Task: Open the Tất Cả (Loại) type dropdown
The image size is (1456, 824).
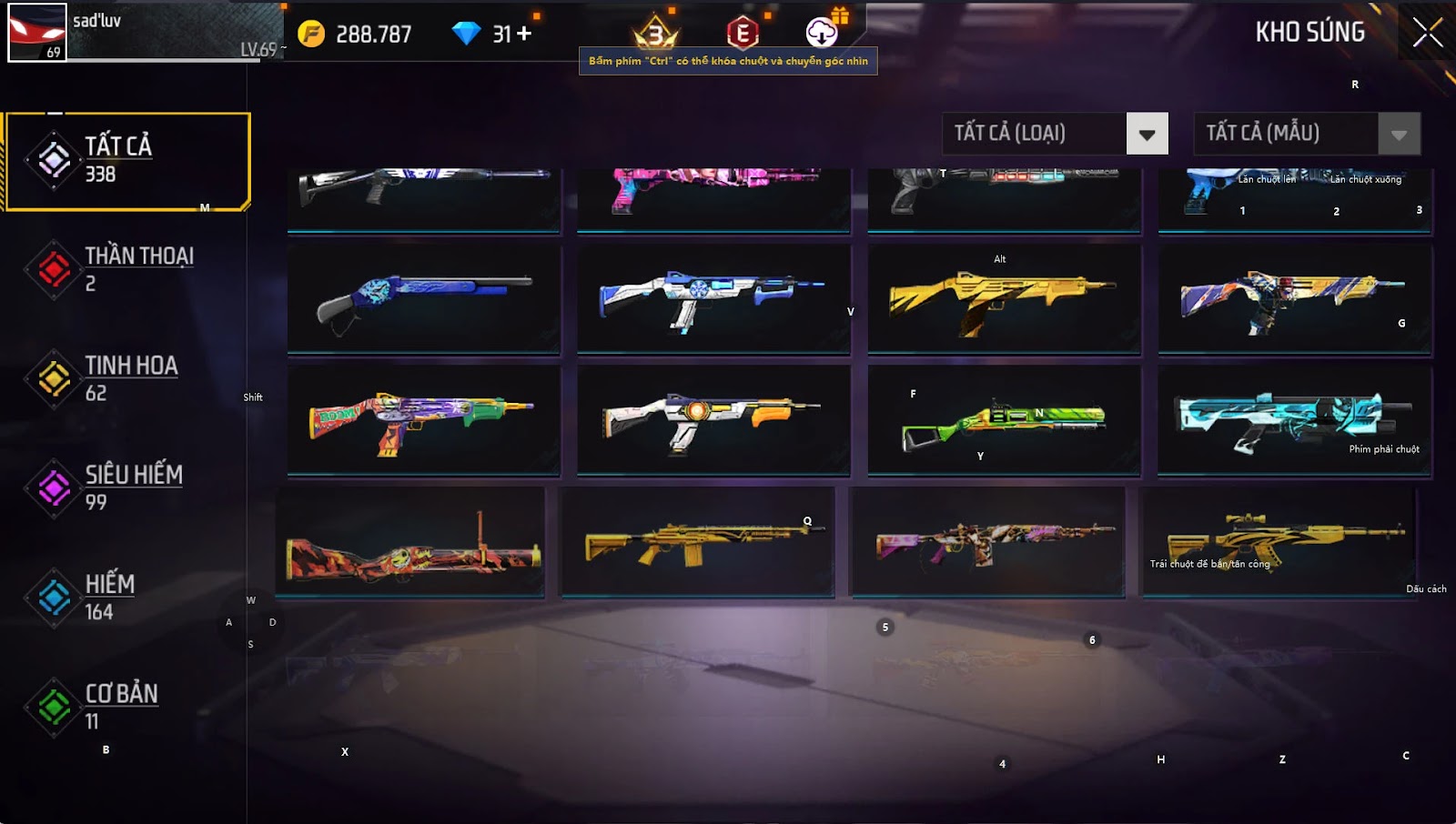Action: [1147, 135]
